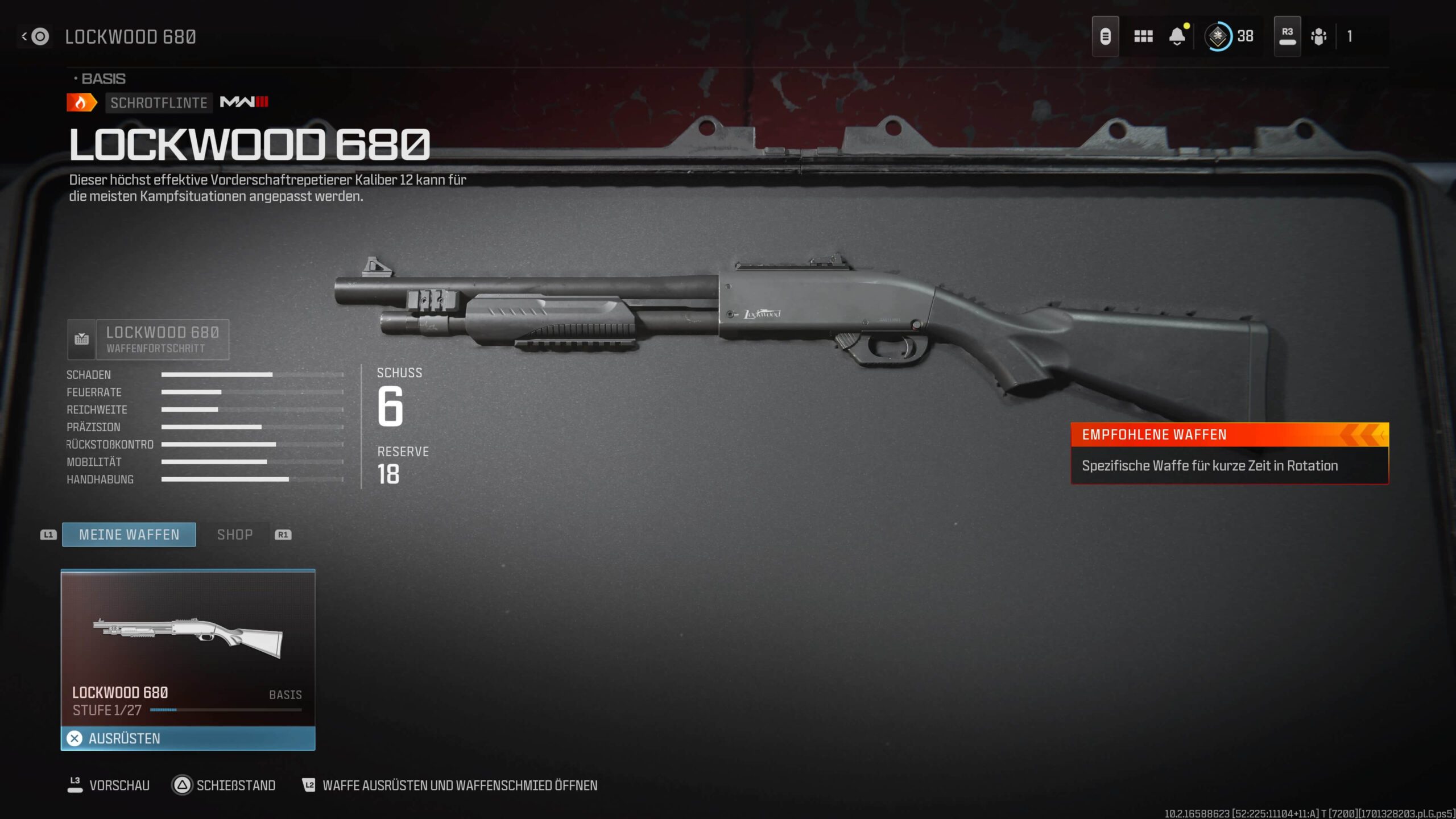This screenshot has height=819, width=1456.
Task: Open the grid menu icon
Action: coord(1143,36)
